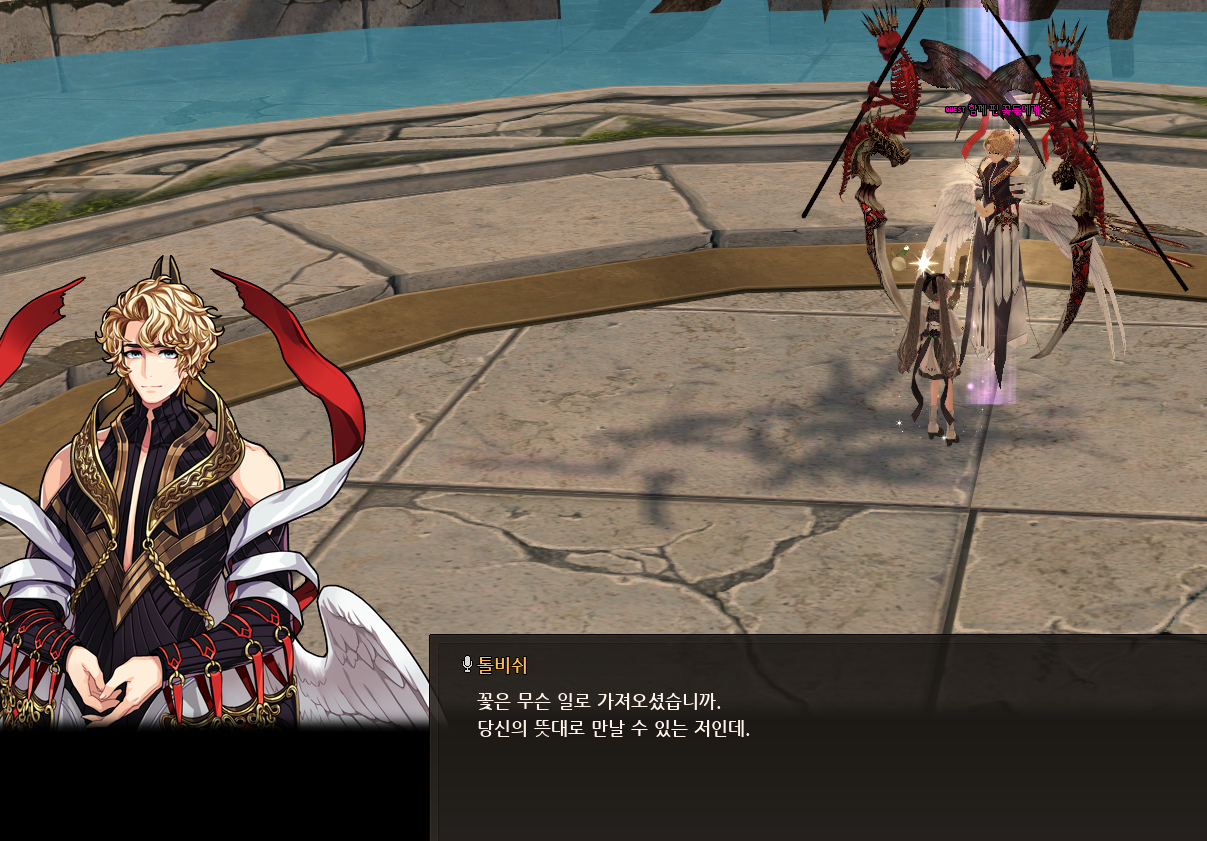Click the microphone icon beside 톨비쉬's name
The width and height of the screenshot is (1207, 841).
pos(467,665)
